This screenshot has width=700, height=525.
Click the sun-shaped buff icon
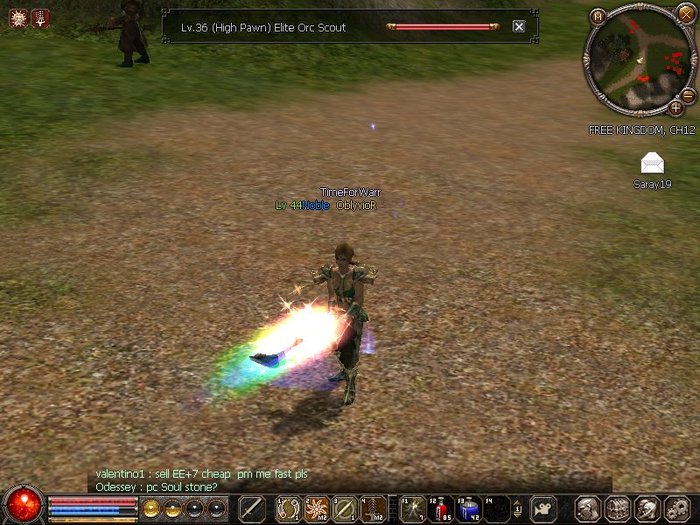pyautogui.click(x=18, y=17)
